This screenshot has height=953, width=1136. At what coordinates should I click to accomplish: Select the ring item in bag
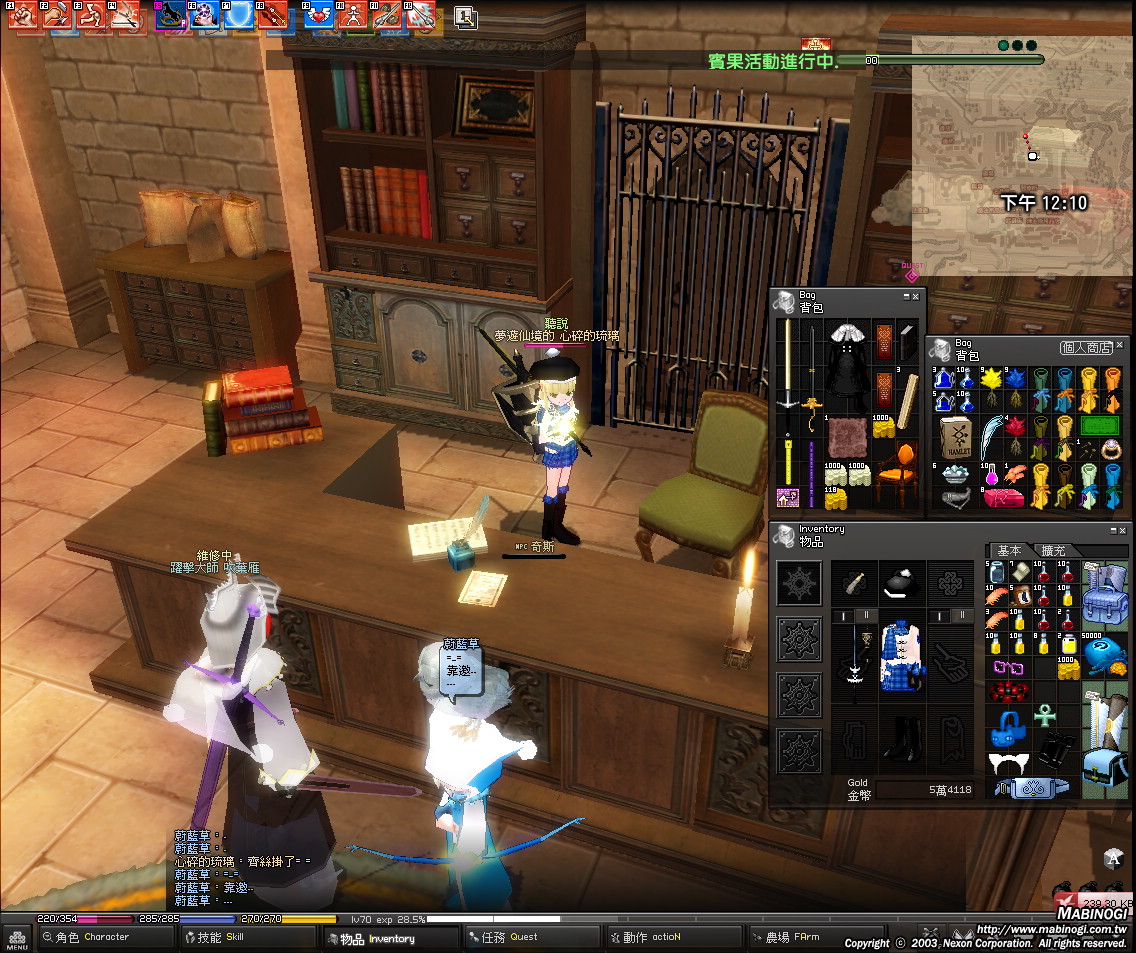(x=1110, y=451)
